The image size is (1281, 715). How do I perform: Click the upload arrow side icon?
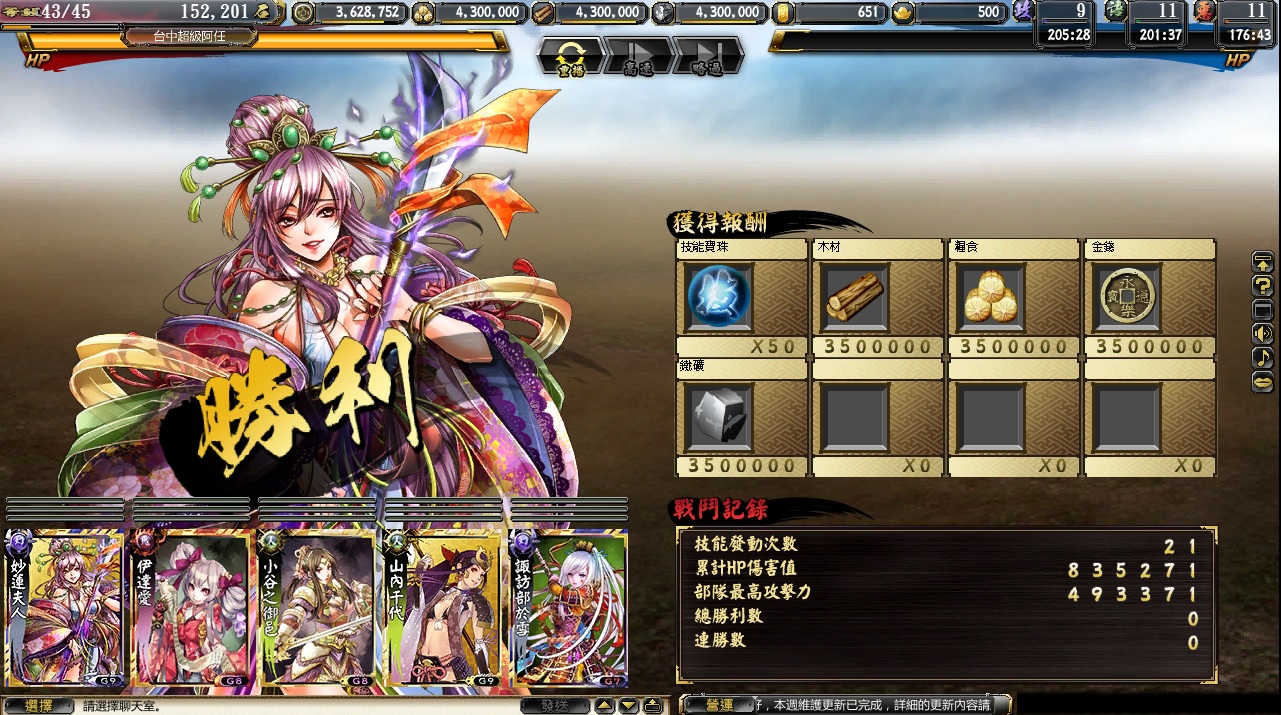(x=1263, y=262)
